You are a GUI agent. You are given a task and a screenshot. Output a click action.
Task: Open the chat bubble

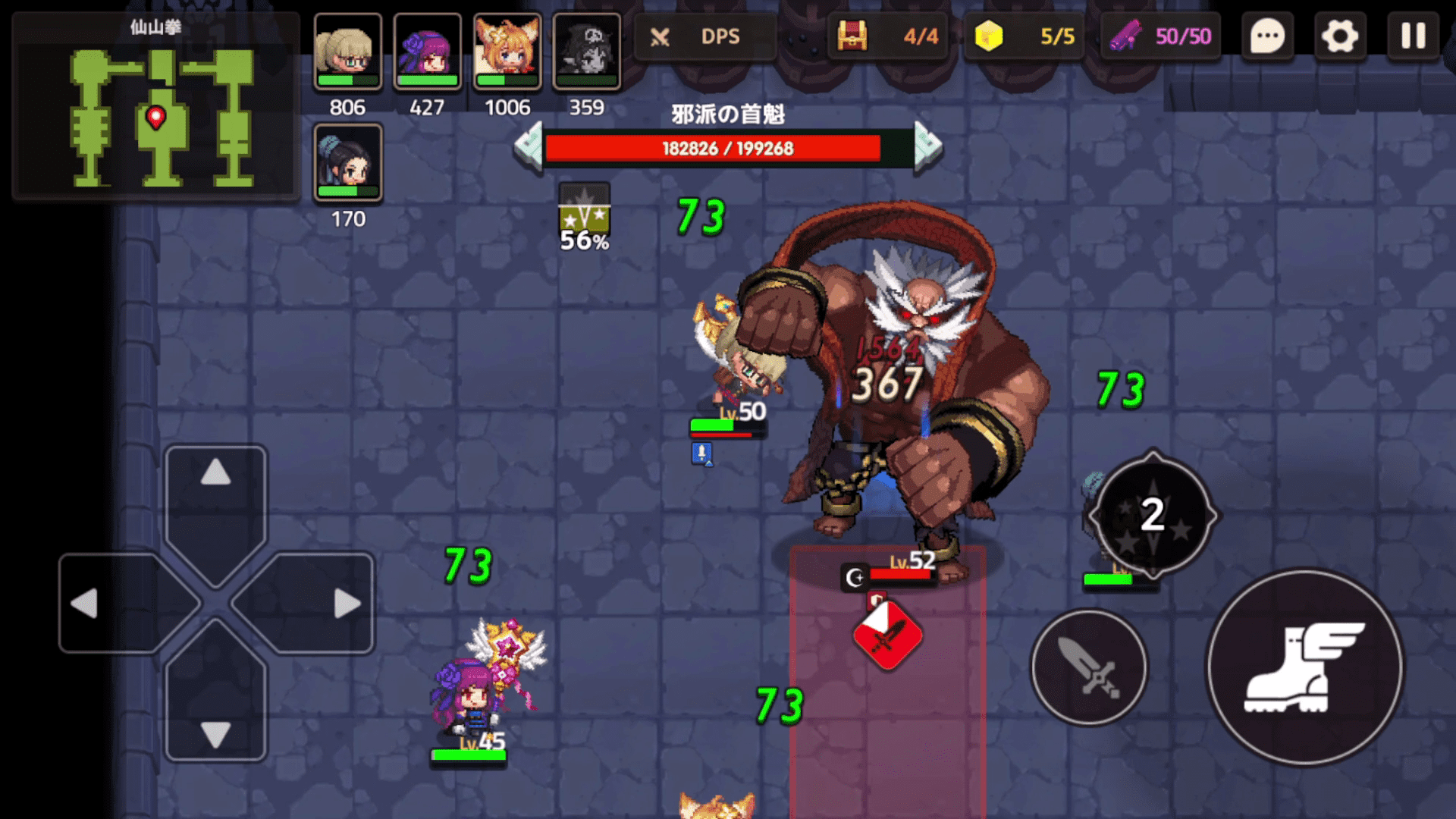tap(1267, 36)
